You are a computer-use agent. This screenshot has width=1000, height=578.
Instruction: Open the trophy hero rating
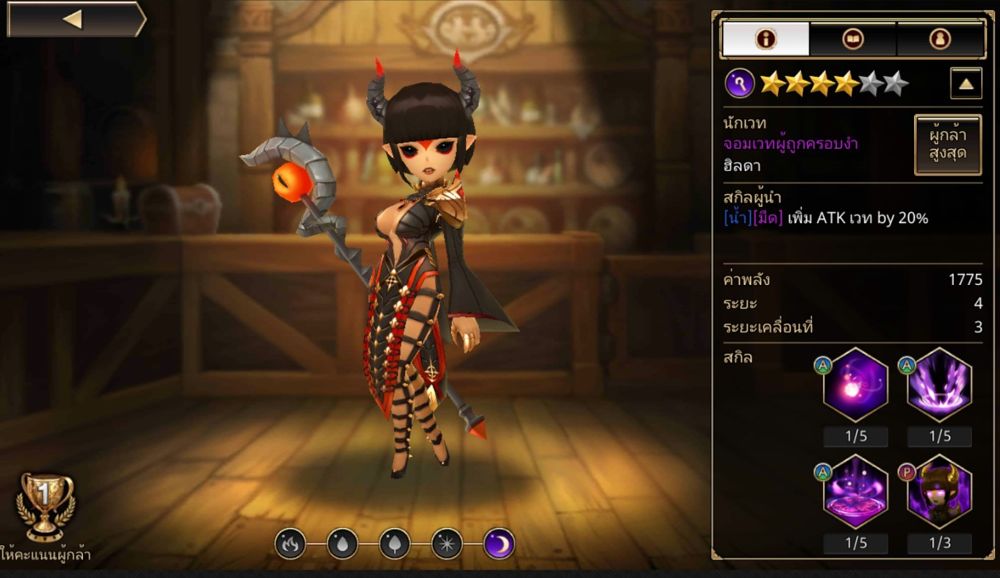[x=47, y=505]
